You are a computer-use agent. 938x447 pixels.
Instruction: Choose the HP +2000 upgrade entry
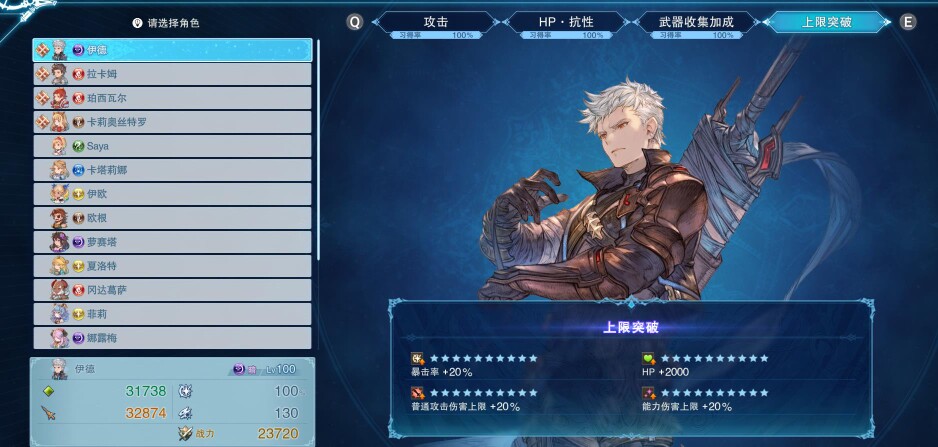[x=706, y=365]
